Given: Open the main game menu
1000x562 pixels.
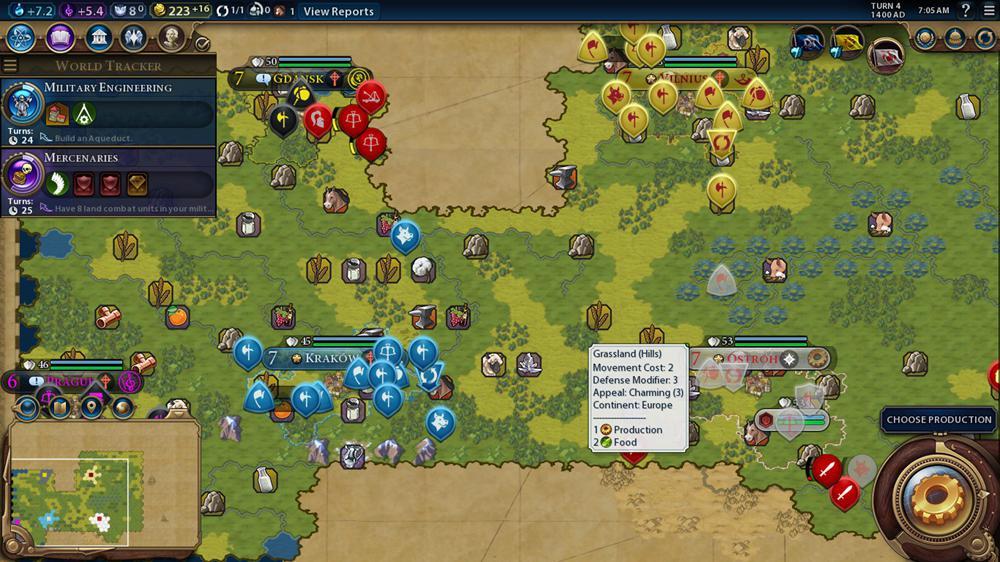Looking at the screenshot, I should coord(988,11).
